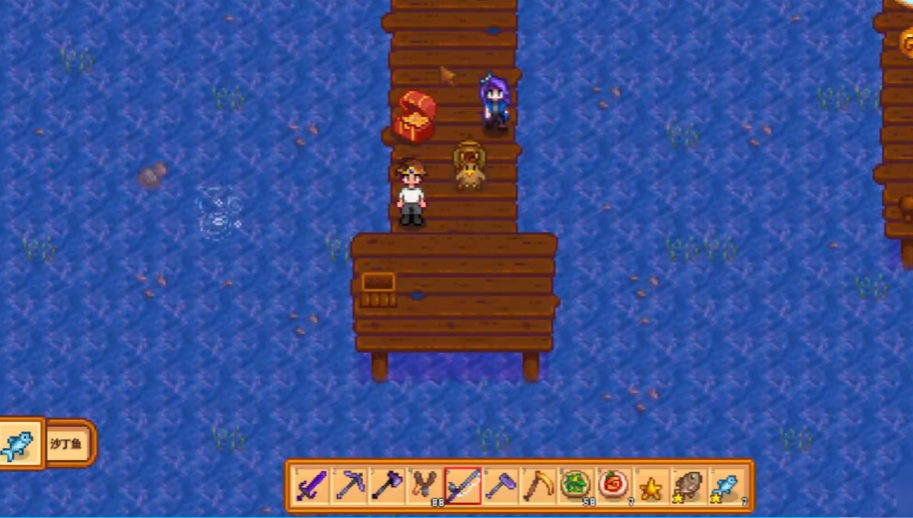Choose the red food dish slot
This screenshot has width=913, height=518.
coord(613,487)
